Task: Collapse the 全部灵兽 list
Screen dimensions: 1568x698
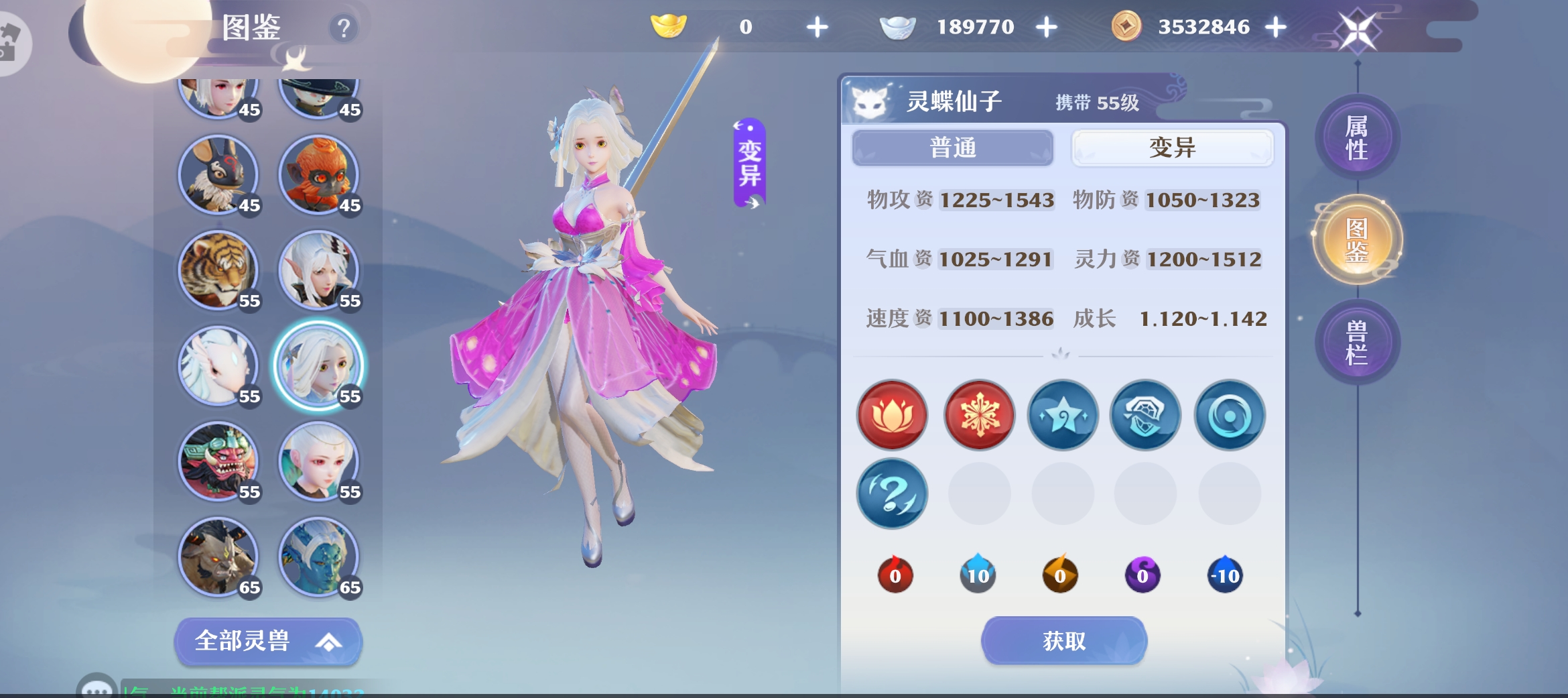Action: coord(267,641)
